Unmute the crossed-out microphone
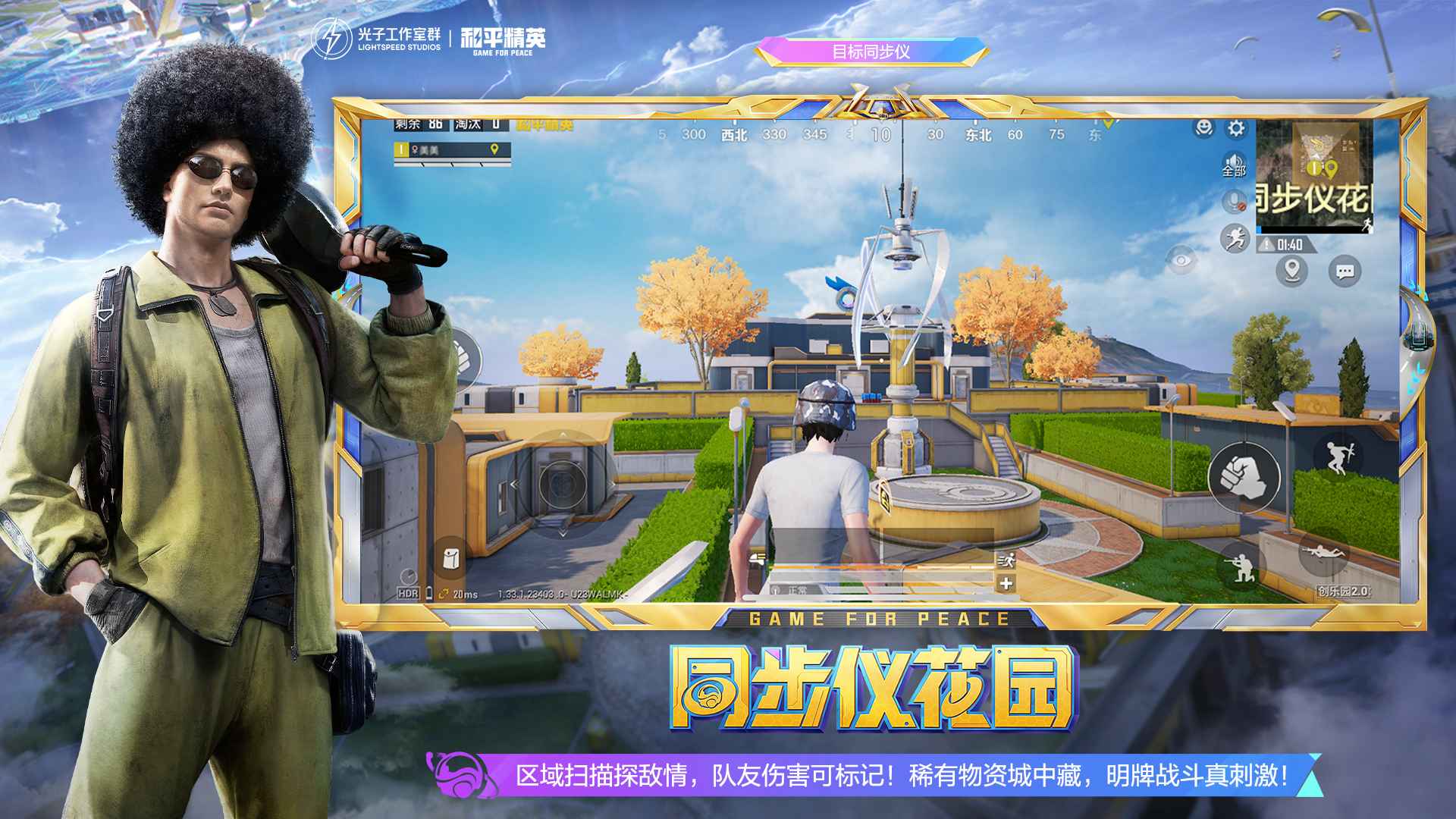Image resolution: width=1456 pixels, height=819 pixels. click(1234, 200)
